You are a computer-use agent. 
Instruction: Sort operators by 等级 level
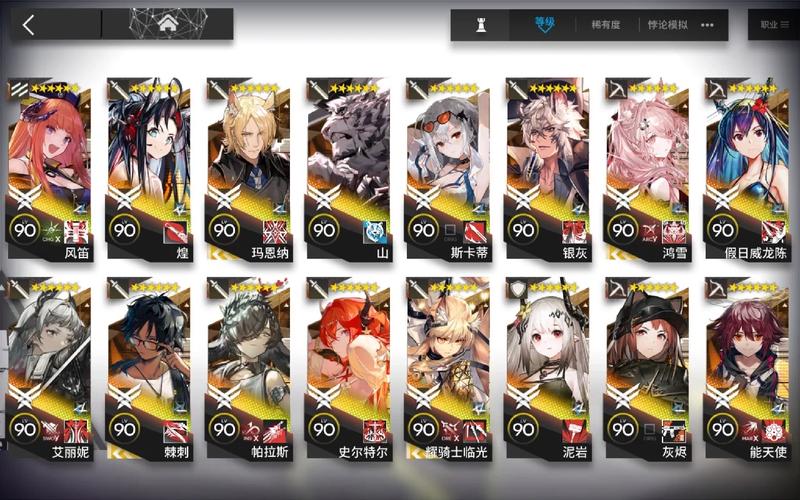(x=544, y=24)
